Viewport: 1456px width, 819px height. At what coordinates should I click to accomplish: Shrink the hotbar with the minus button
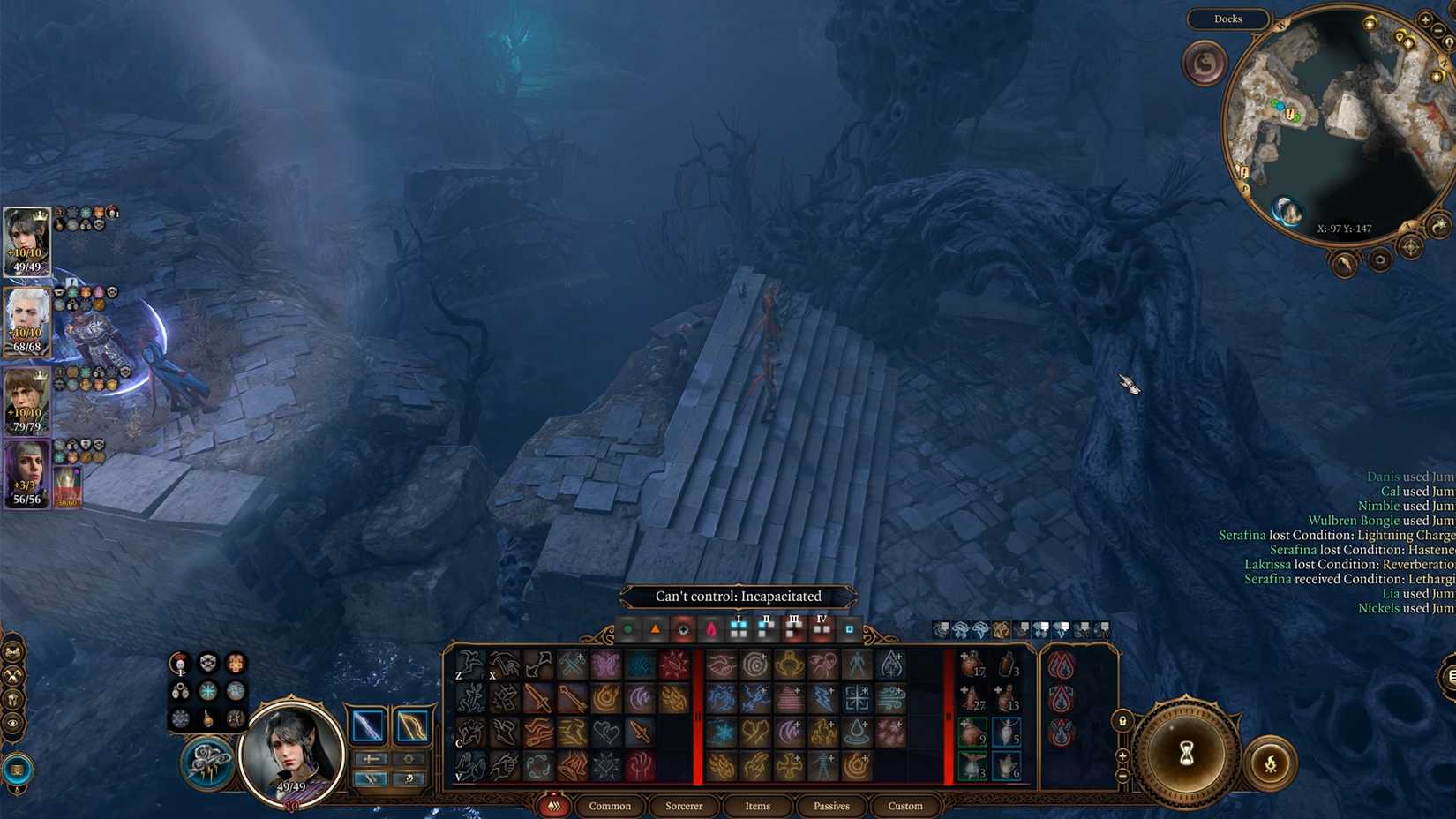[1122, 774]
